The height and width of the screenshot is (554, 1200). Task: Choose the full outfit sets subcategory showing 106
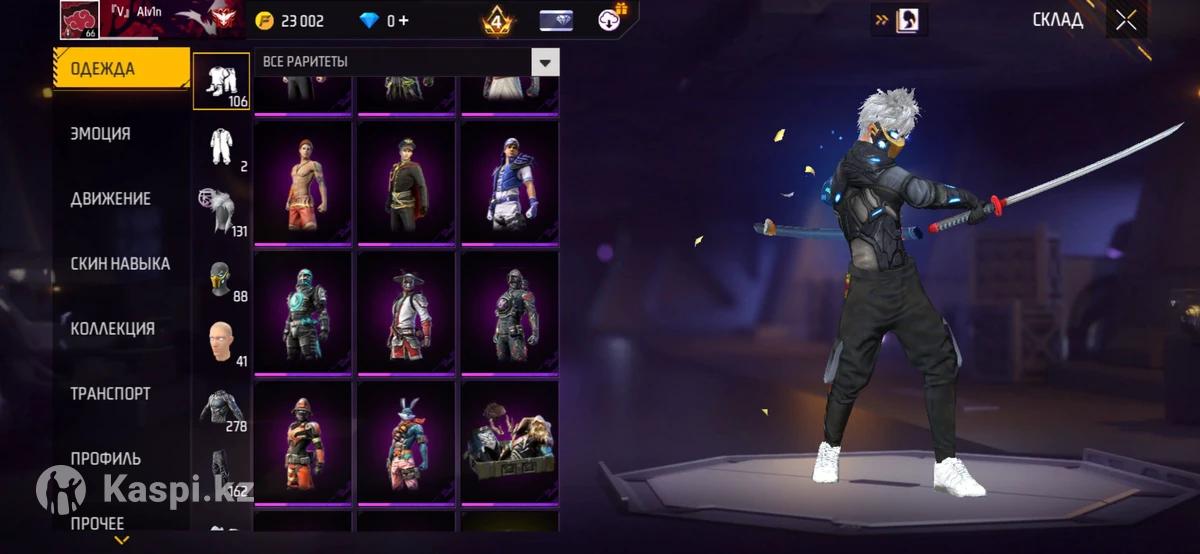click(221, 80)
